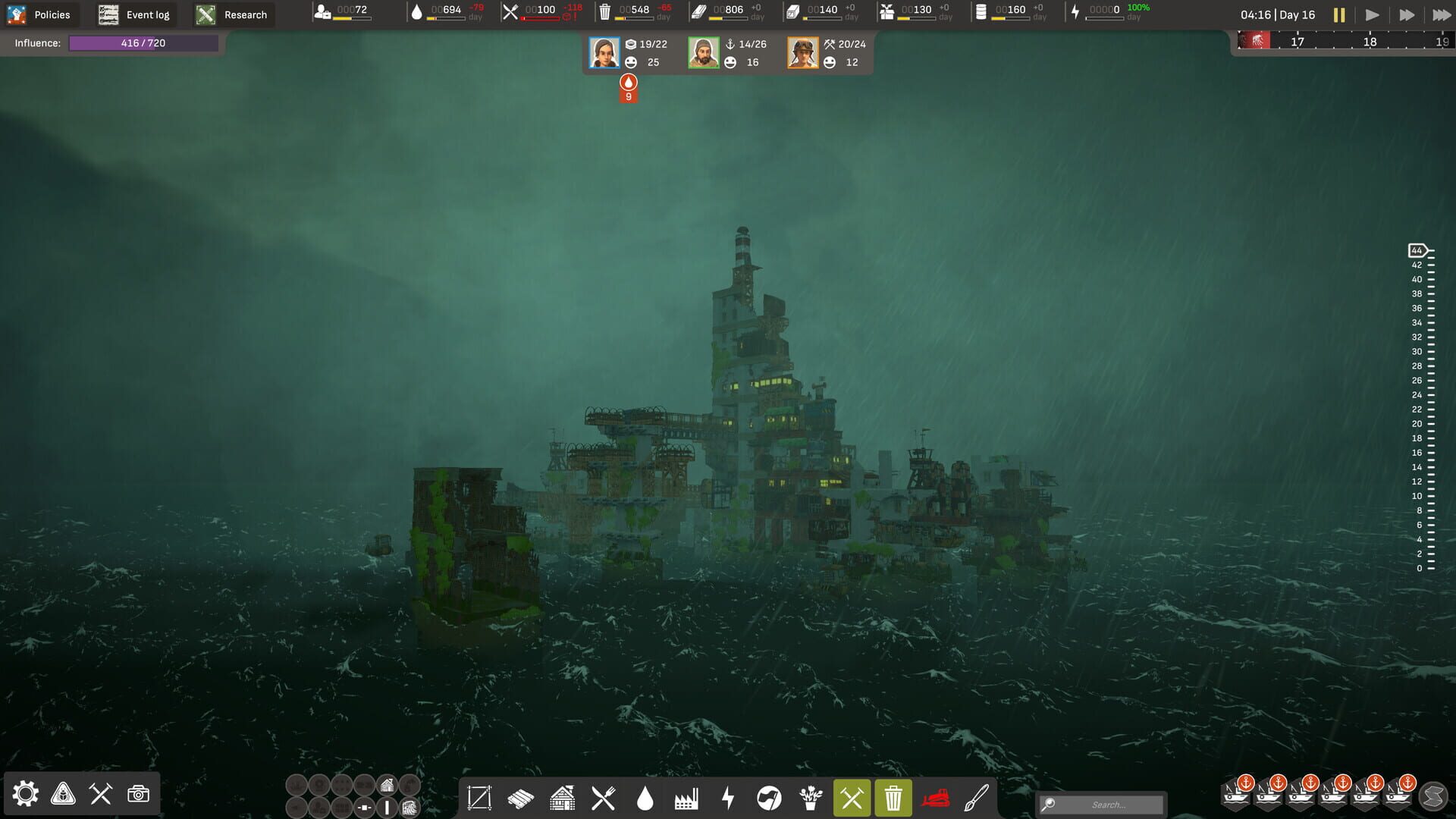Open the water buildings category
Image resolution: width=1456 pixels, height=819 pixels.
(645, 798)
